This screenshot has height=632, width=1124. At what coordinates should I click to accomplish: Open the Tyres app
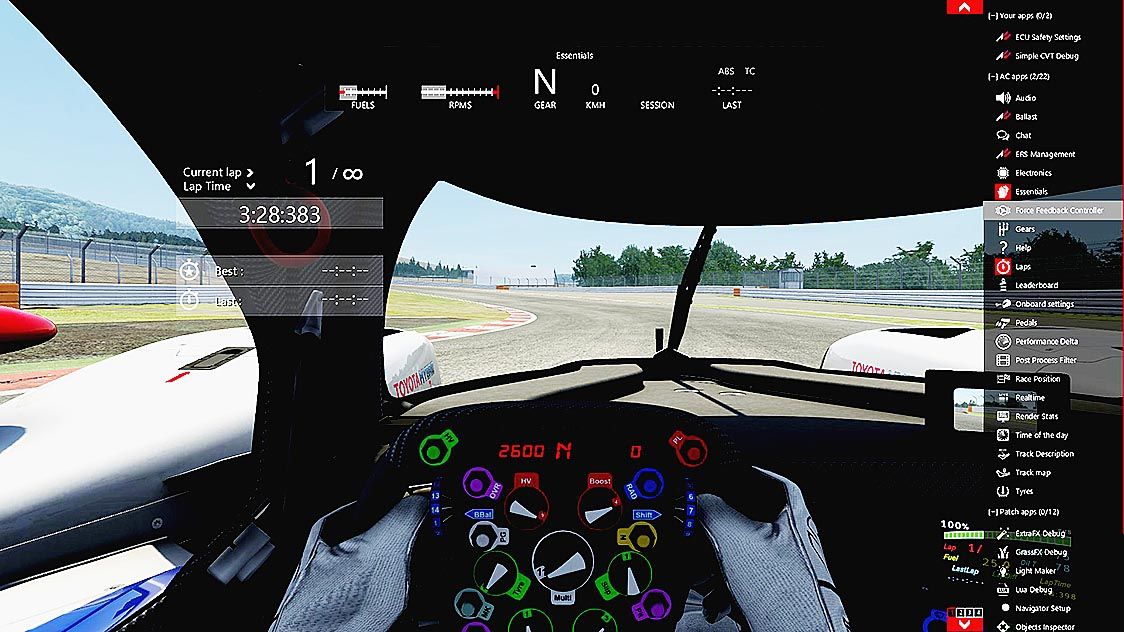click(1025, 491)
